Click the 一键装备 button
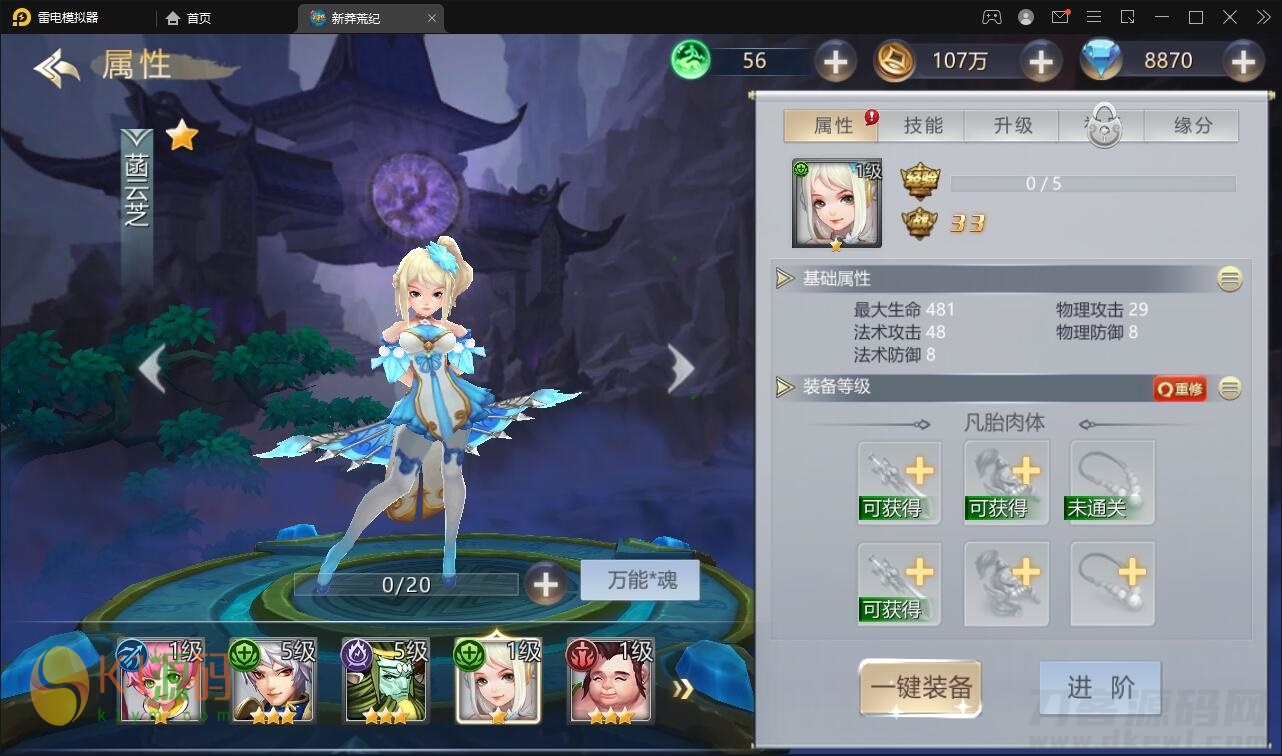Viewport: 1282px width, 756px height. tap(920, 687)
